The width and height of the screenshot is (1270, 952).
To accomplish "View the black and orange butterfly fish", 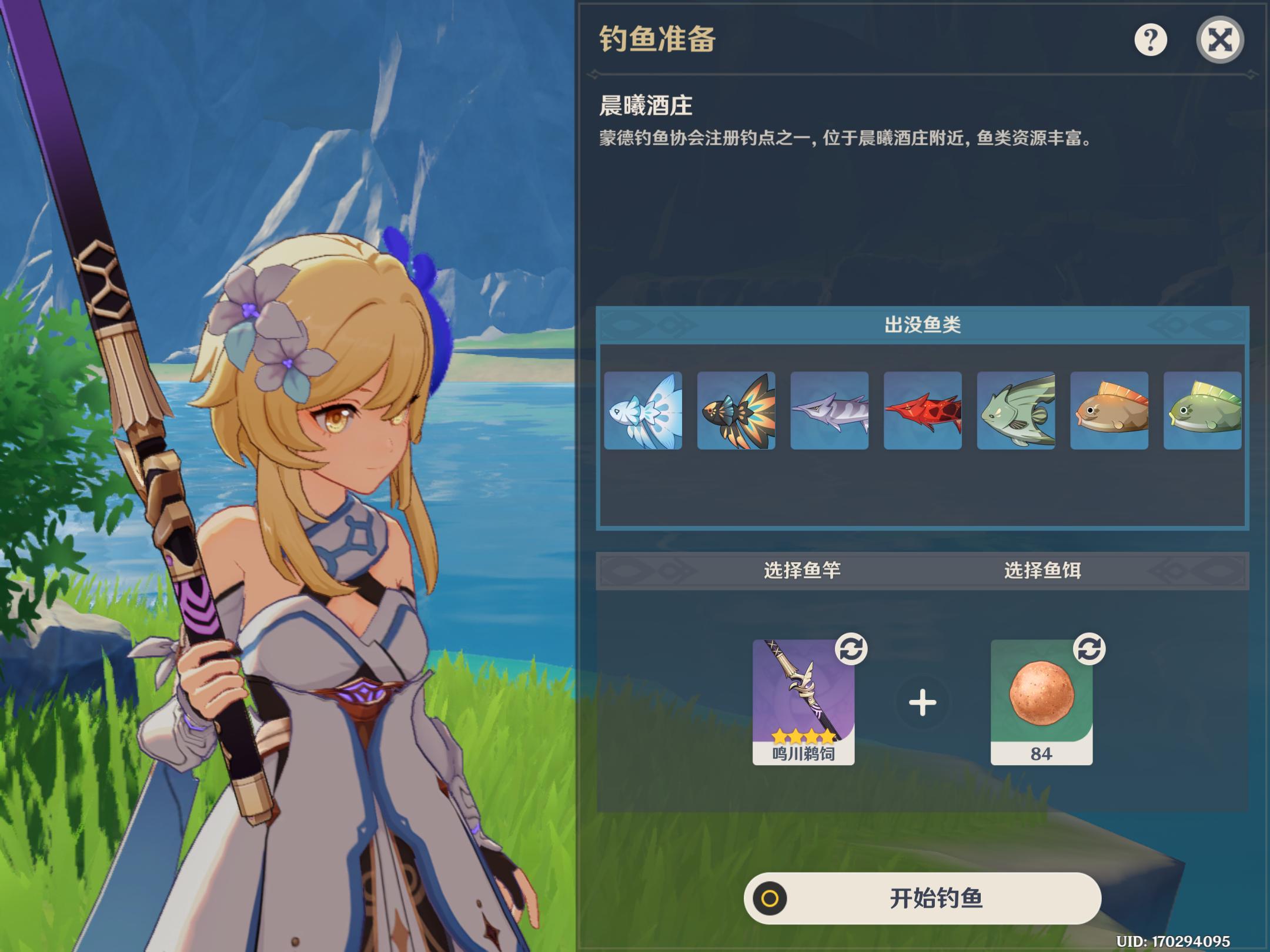I will [736, 411].
